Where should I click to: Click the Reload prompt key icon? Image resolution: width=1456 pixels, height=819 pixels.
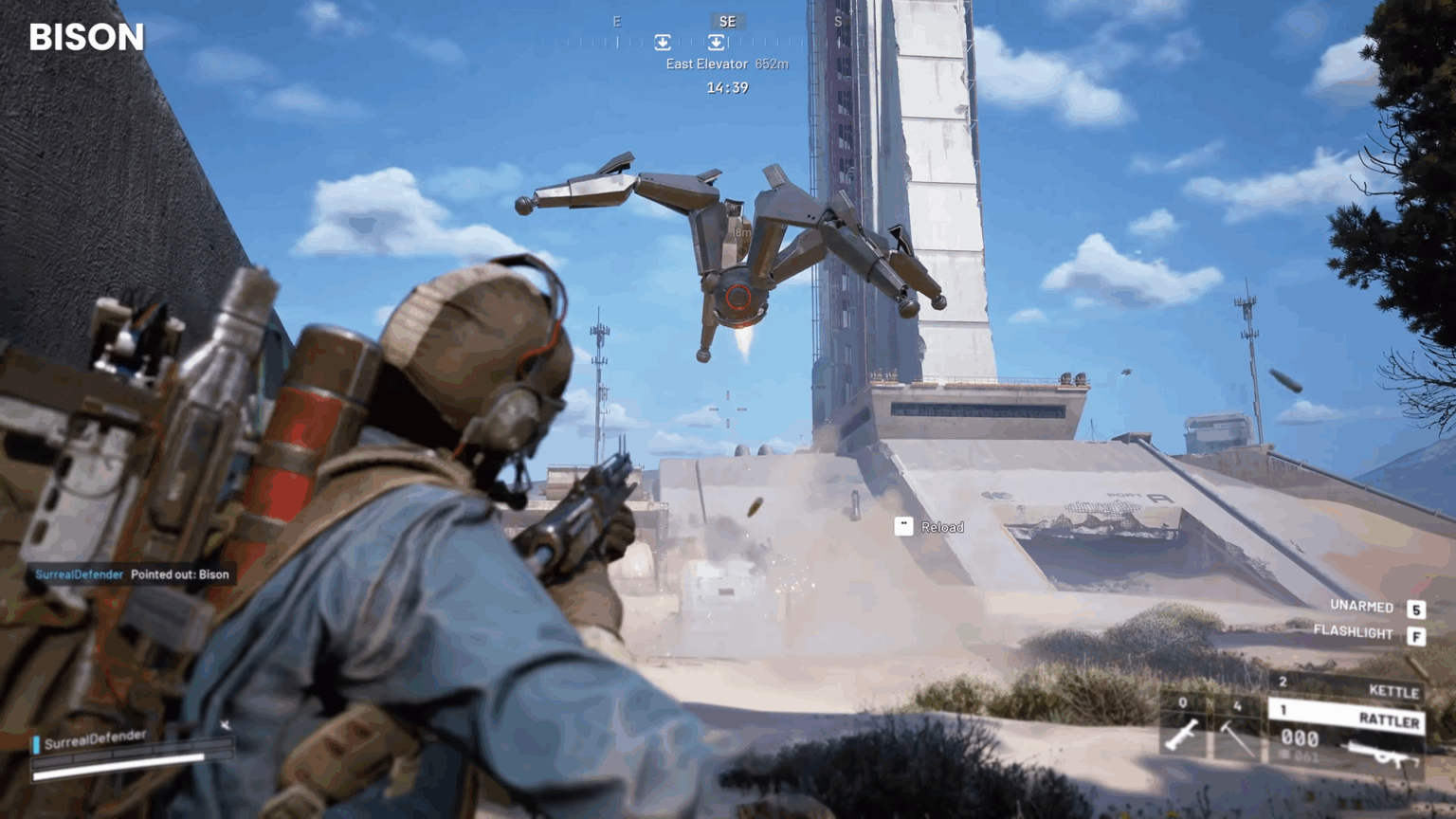pyautogui.click(x=903, y=527)
